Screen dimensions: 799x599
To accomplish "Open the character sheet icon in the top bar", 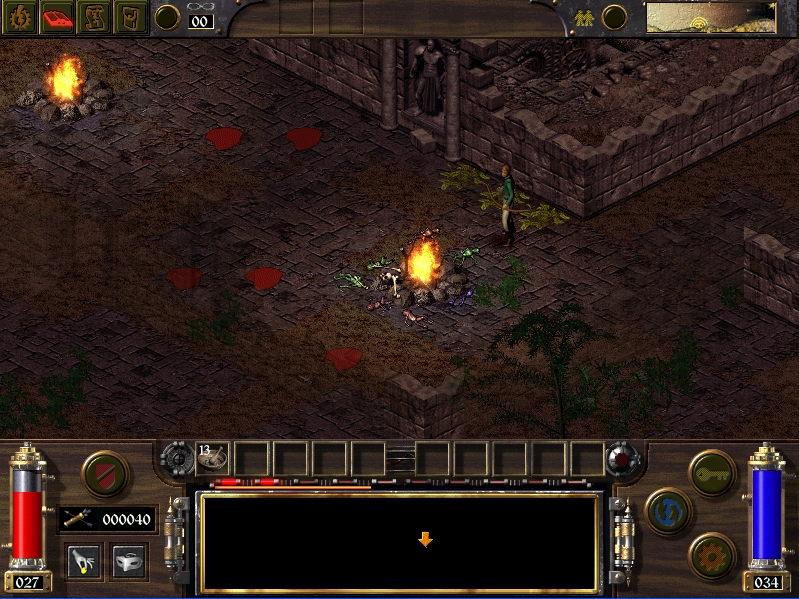I will click(x=21, y=16).
